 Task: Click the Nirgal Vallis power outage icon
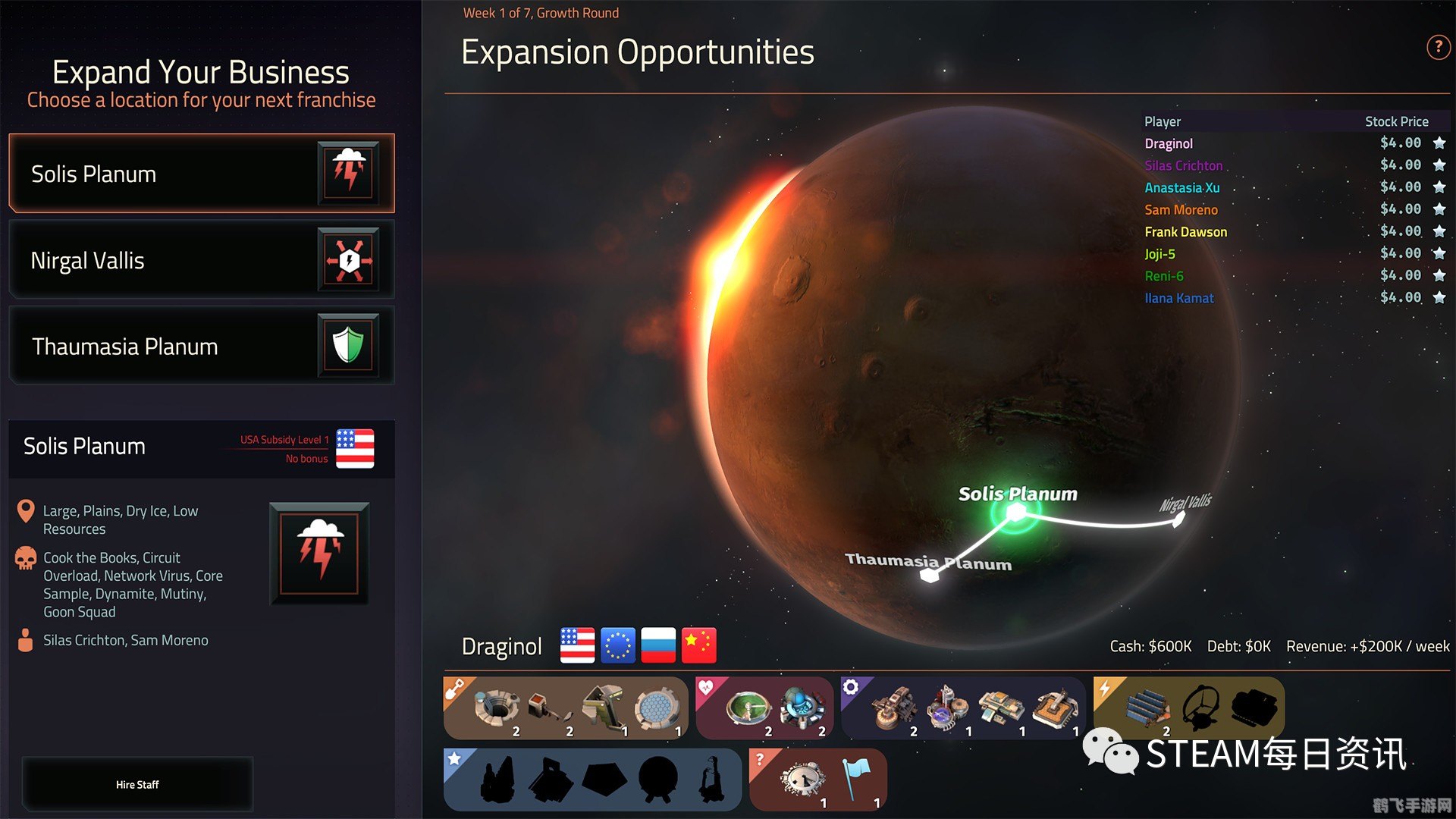[x=349, y=259]
